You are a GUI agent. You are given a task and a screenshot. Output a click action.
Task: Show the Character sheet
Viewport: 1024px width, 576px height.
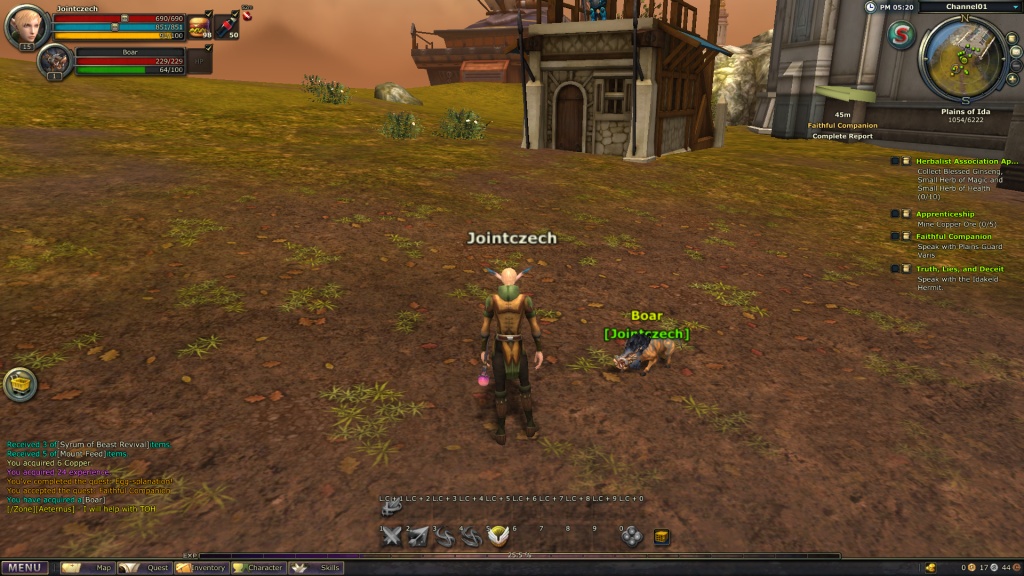[258, 568]
